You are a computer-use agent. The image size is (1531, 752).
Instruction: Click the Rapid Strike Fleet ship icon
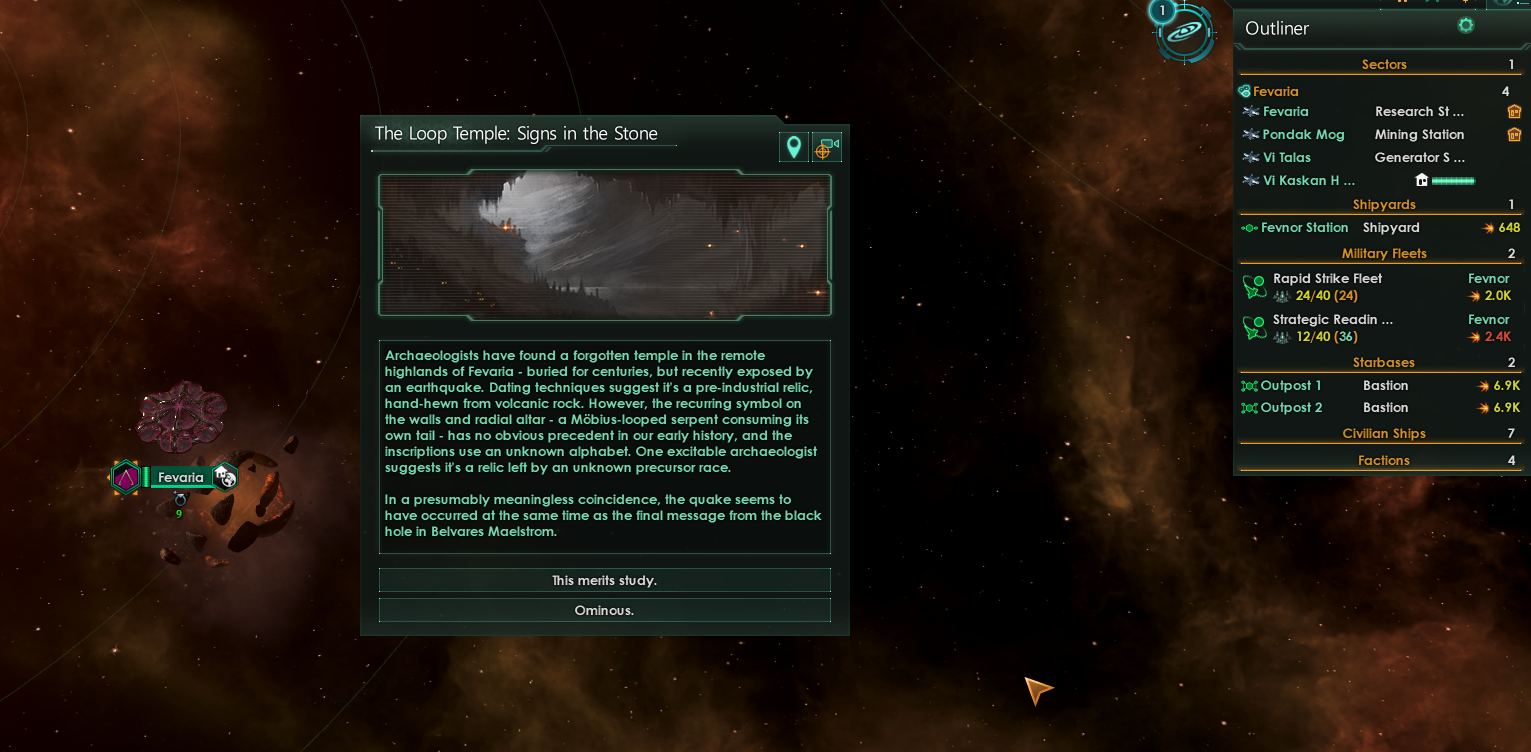1254,286
